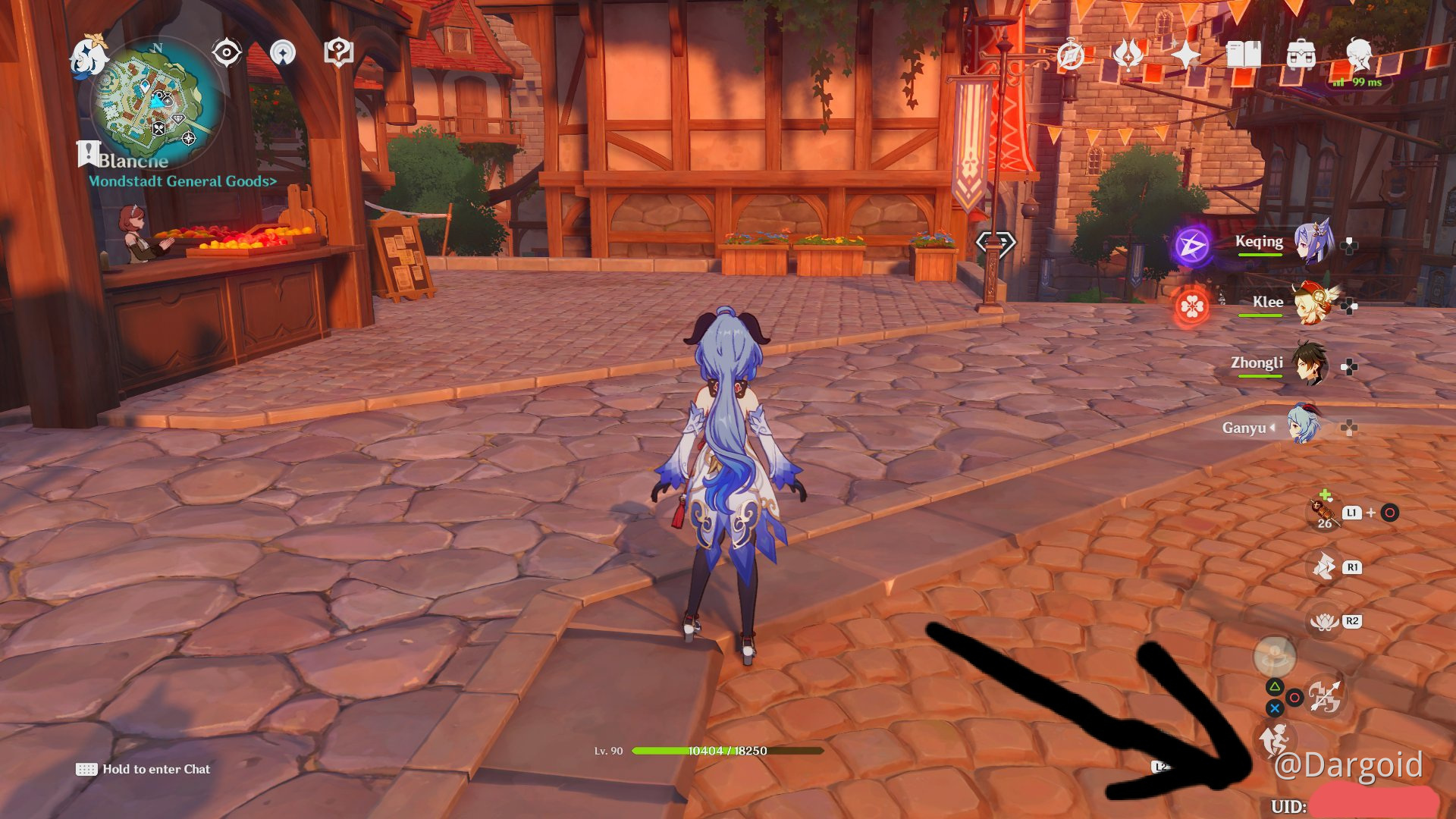Image resolution: width=1456 pixels, height=819 pixels.
Task: Open the compass events icon
Action: (x=1071, y=55)
